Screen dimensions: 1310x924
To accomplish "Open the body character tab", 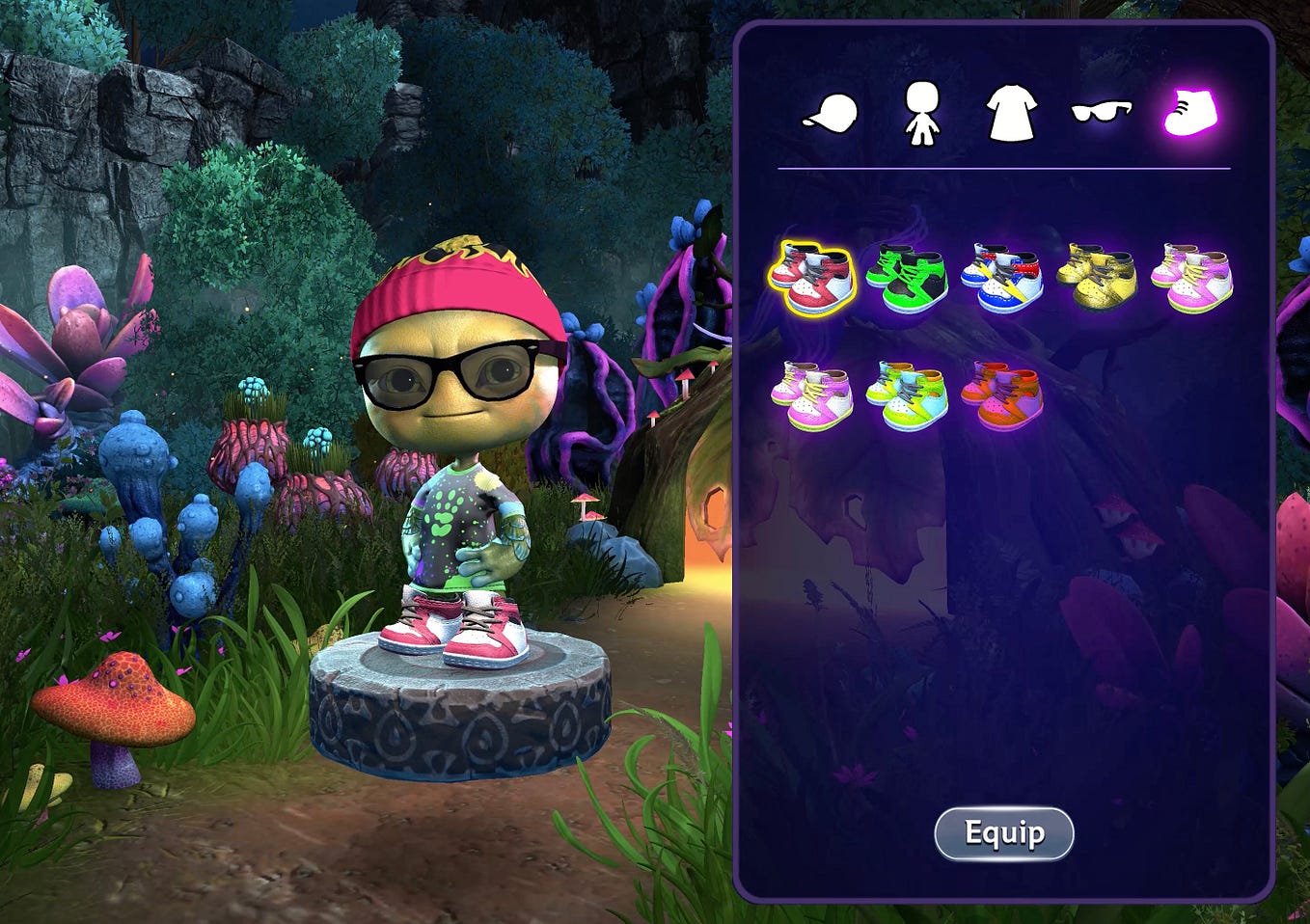I will click(922, 114).
